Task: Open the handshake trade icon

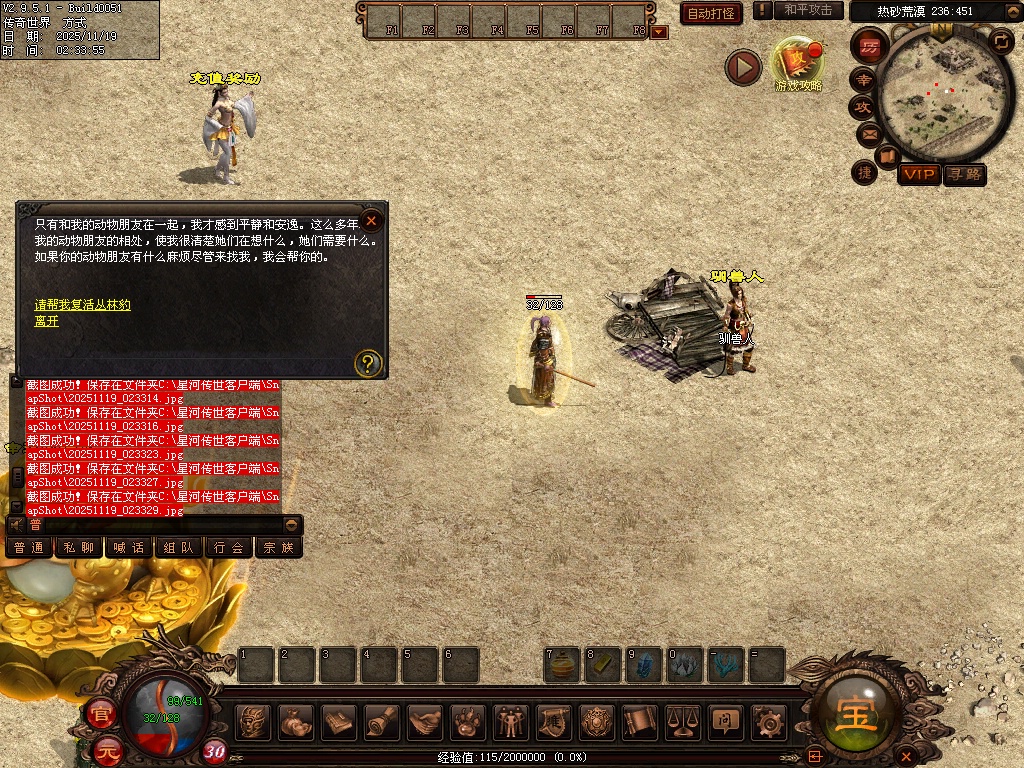Action: click(425, 721)
